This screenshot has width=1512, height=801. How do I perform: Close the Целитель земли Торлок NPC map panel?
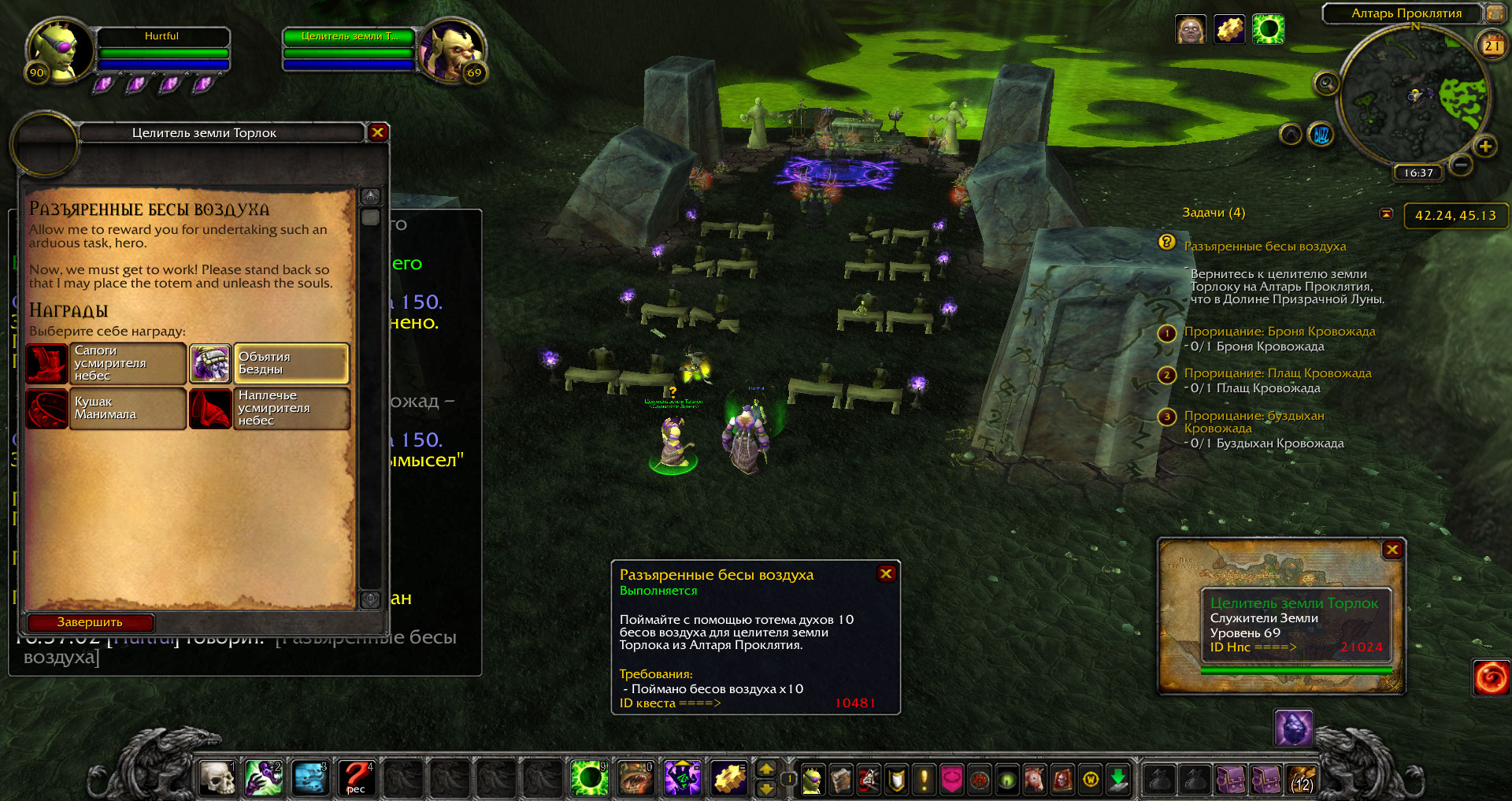coord(1392,550)
